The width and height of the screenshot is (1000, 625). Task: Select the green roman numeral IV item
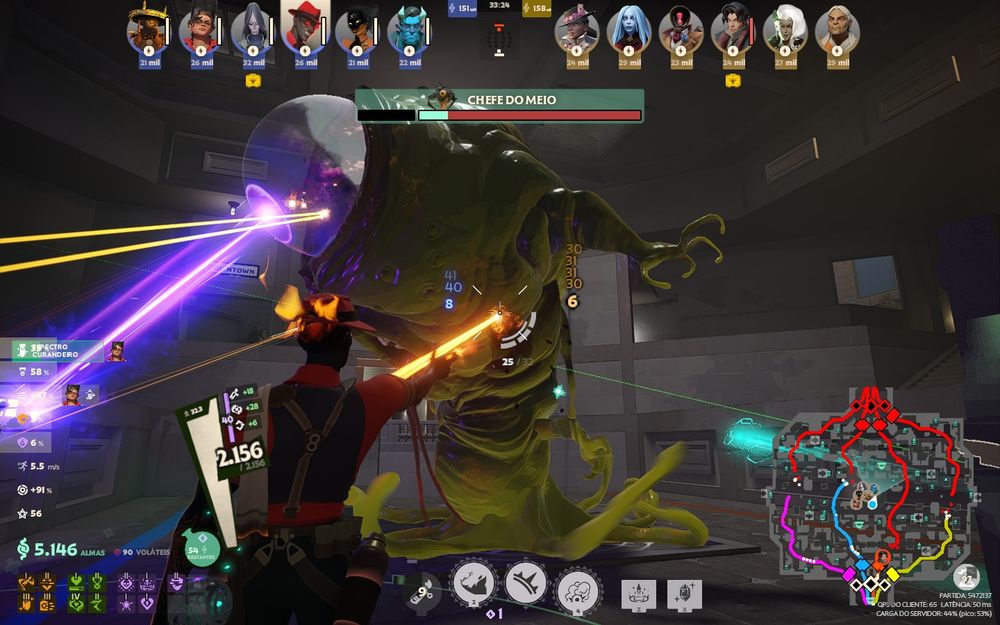(76, 600)
